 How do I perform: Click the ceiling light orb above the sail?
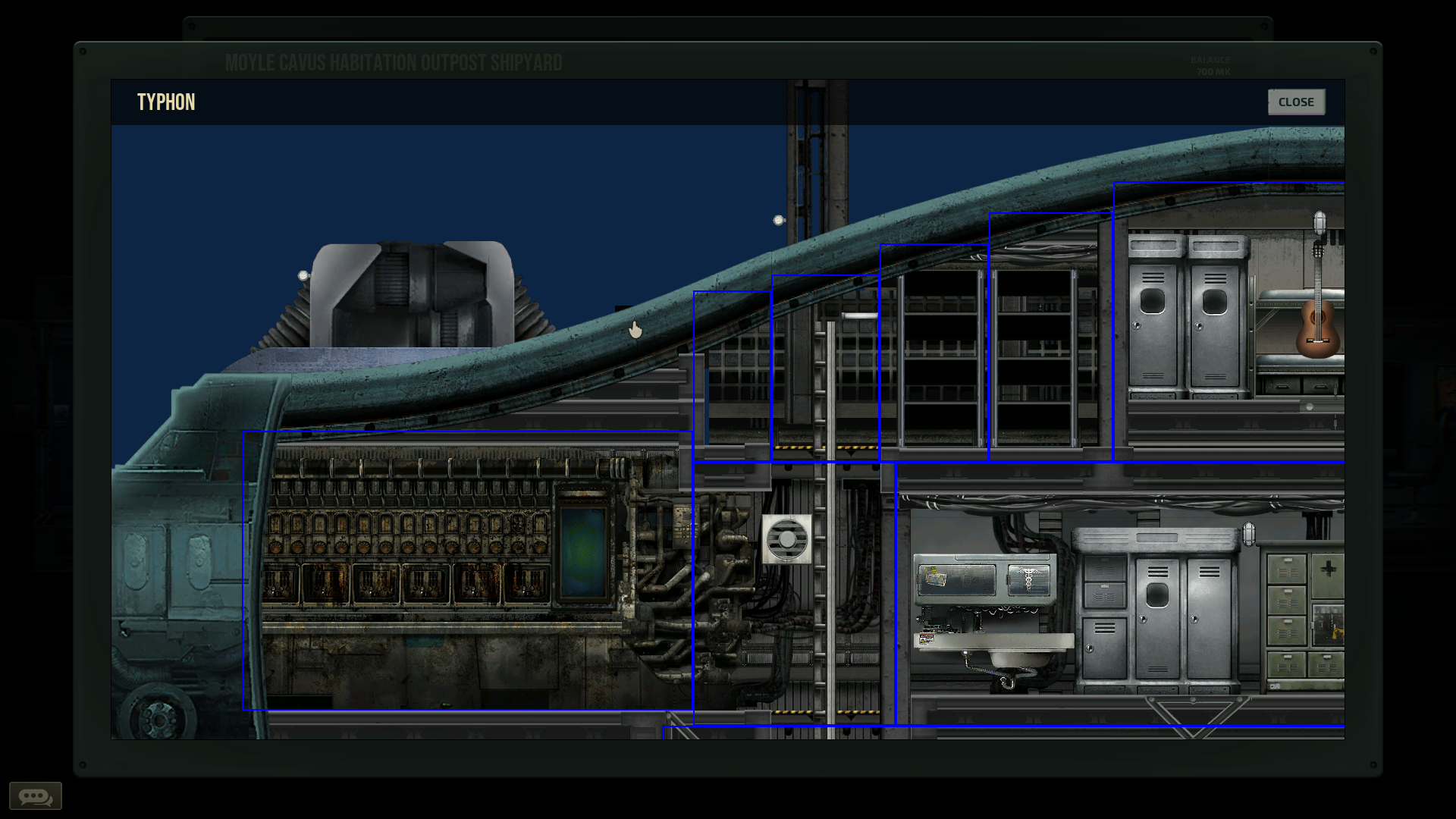click(777, 219)
